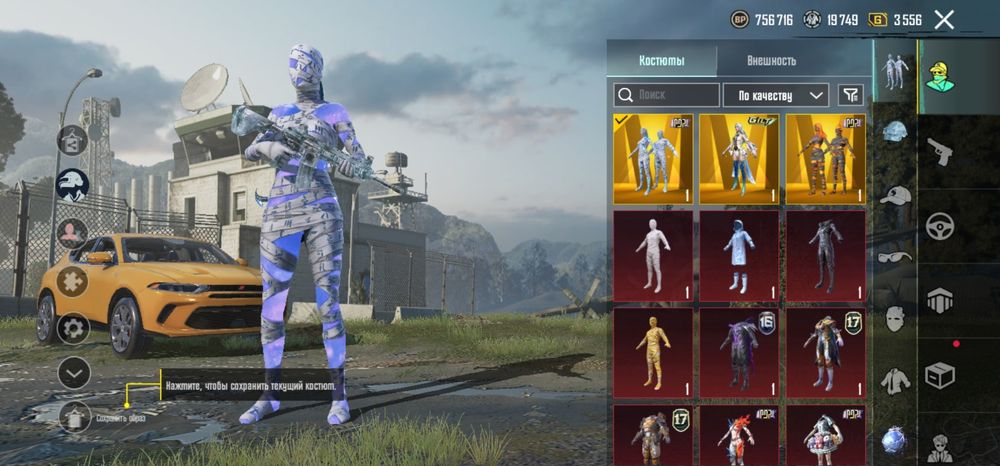The height and width of the screenshot is (466, 1000).
Task: Click the Поиск search field
Action: (x=667, y=95)
